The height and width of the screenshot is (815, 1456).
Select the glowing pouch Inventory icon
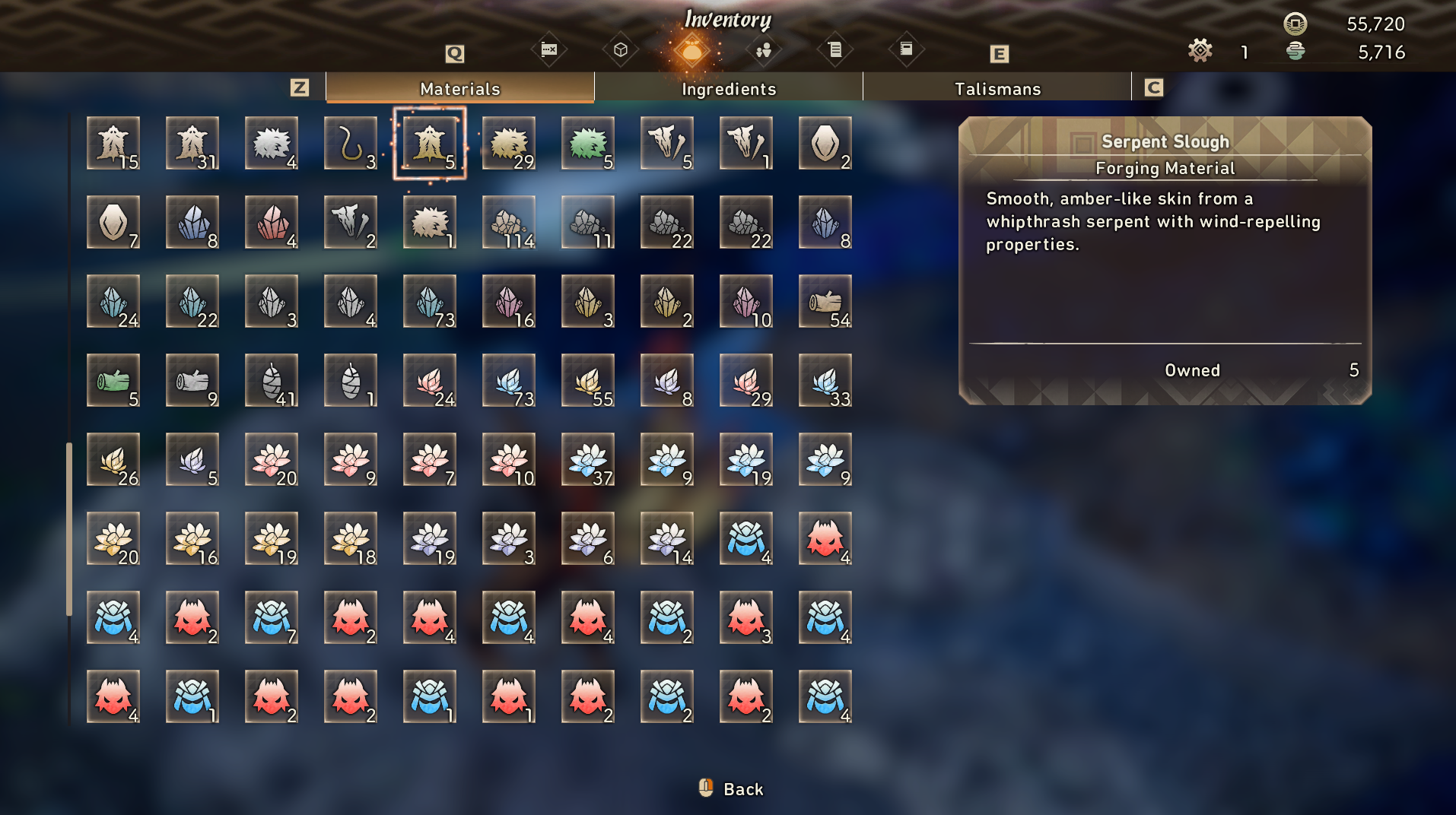click(x=691, y=51)
